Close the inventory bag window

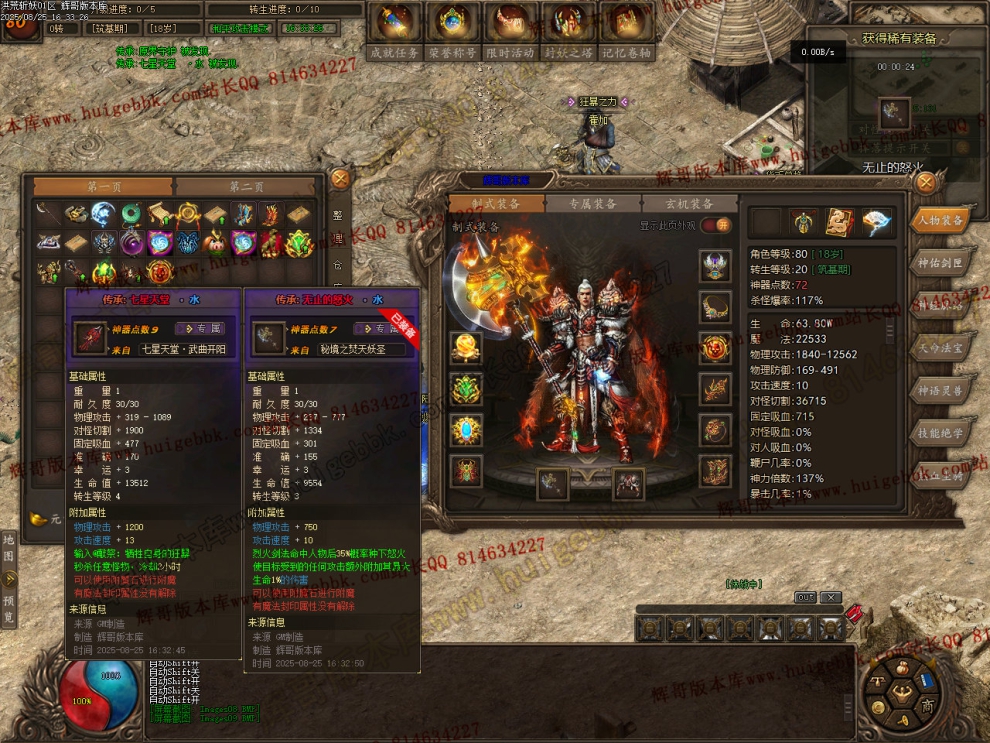pyautogui.click(x=340, y=179)
